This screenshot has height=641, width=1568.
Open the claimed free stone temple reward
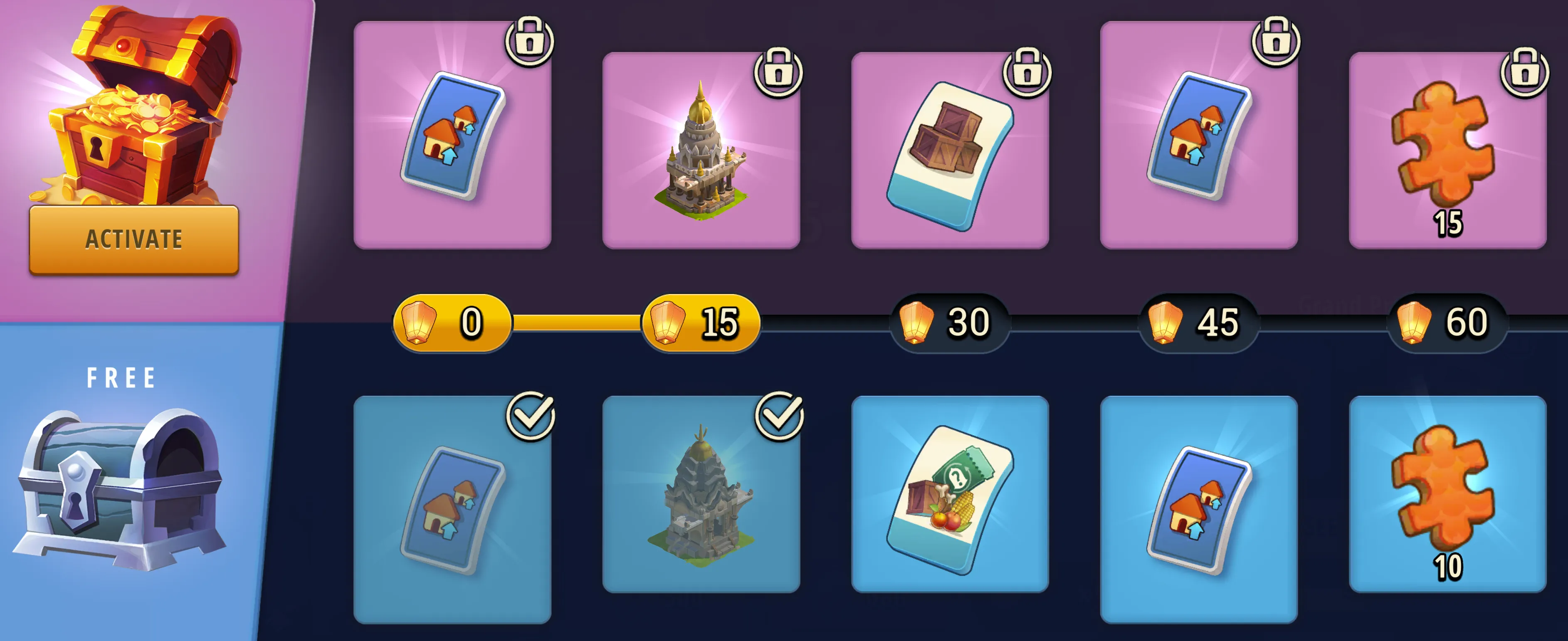coord(701,494)
